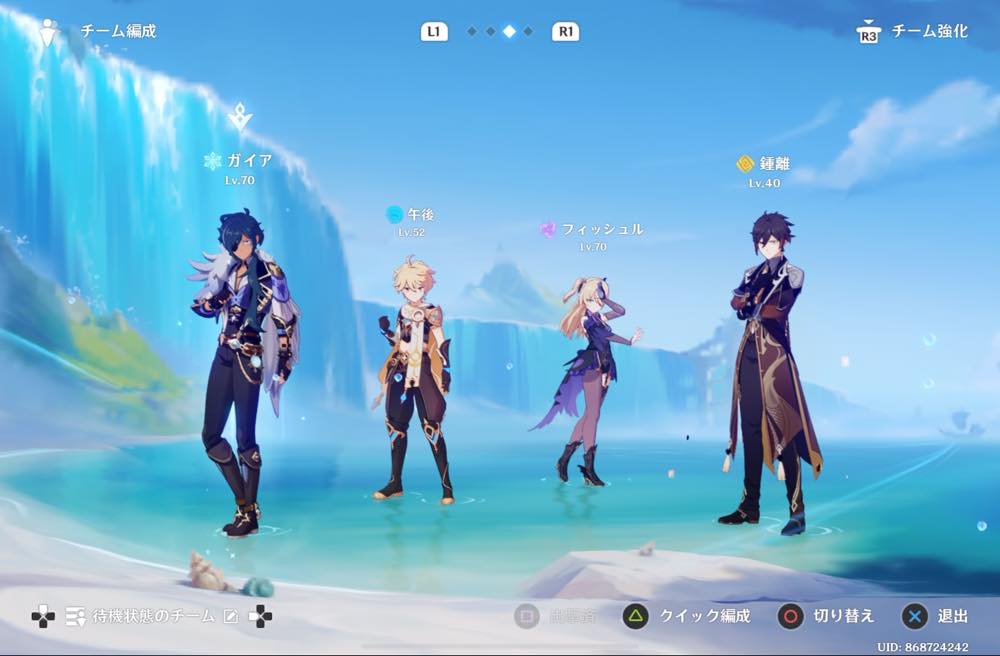The image size is (1000, 656).
Task: Click the highlighted team page dot
Action: (509, 32)
